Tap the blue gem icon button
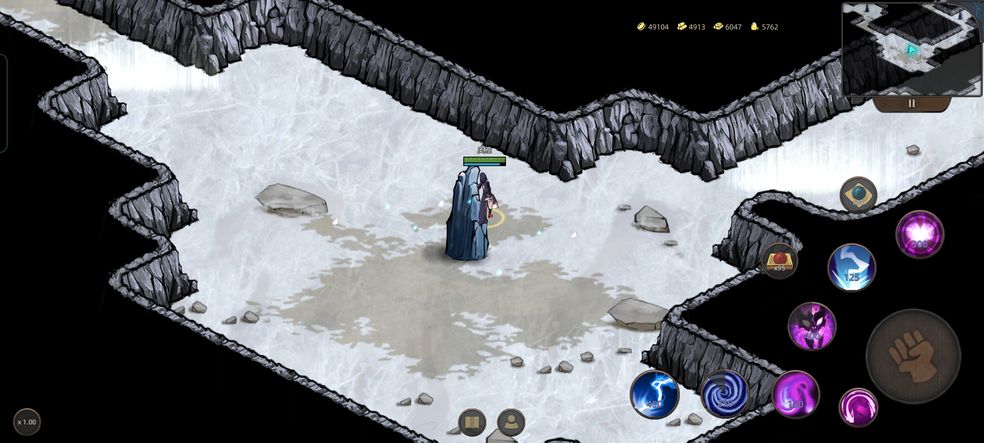This screenshot has height=443, width=984. tap(858, 194)
